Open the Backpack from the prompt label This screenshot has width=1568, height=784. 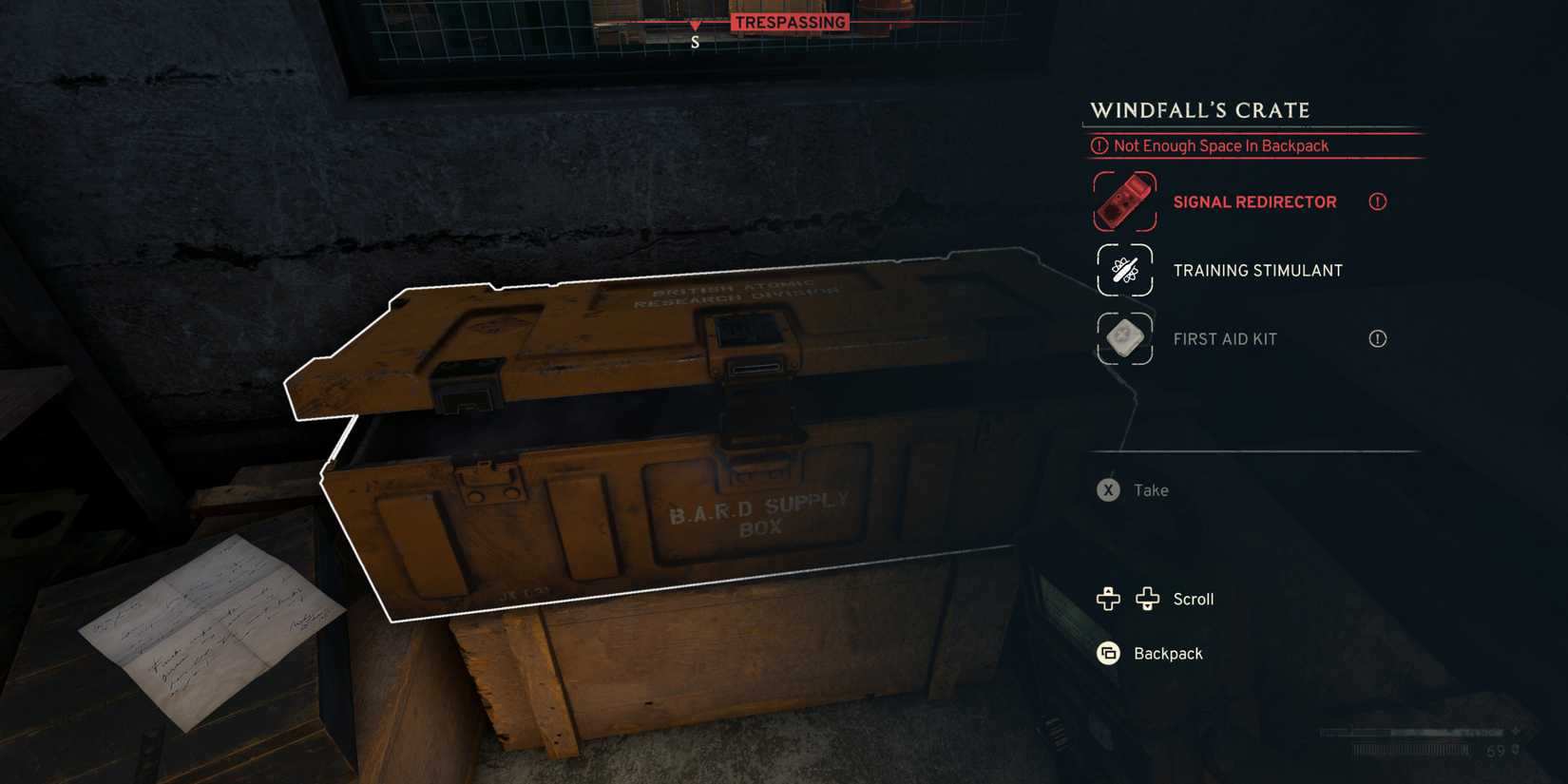1168,654
